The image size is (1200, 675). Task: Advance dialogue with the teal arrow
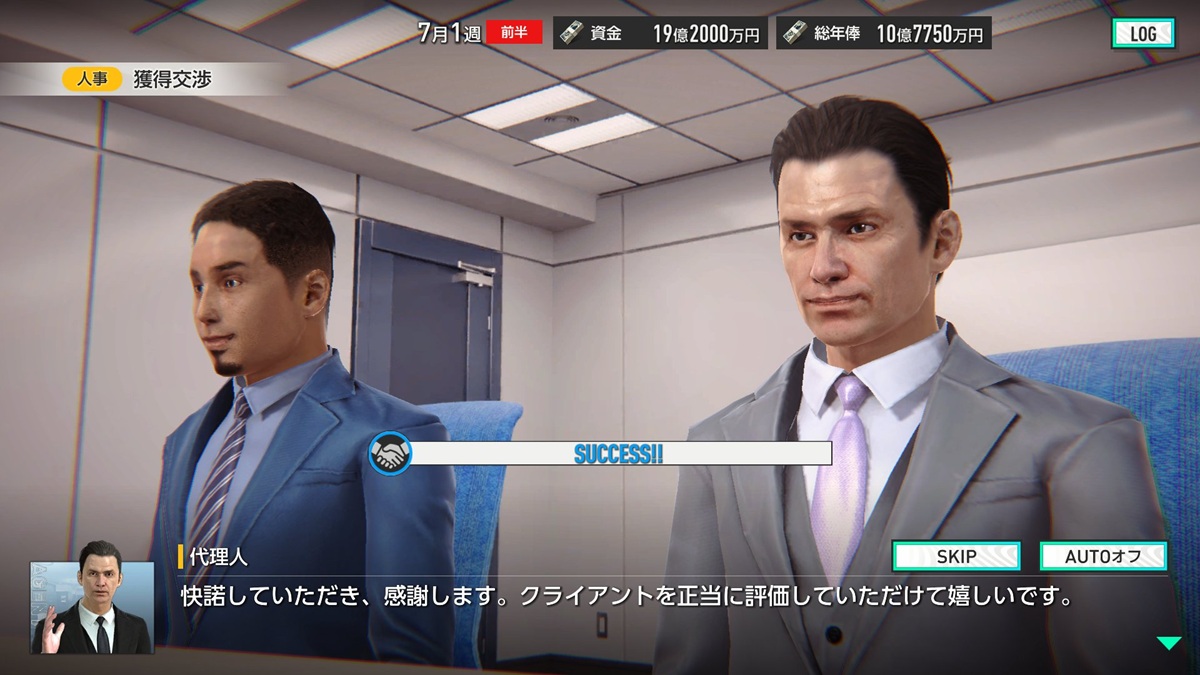(1168, 643)
